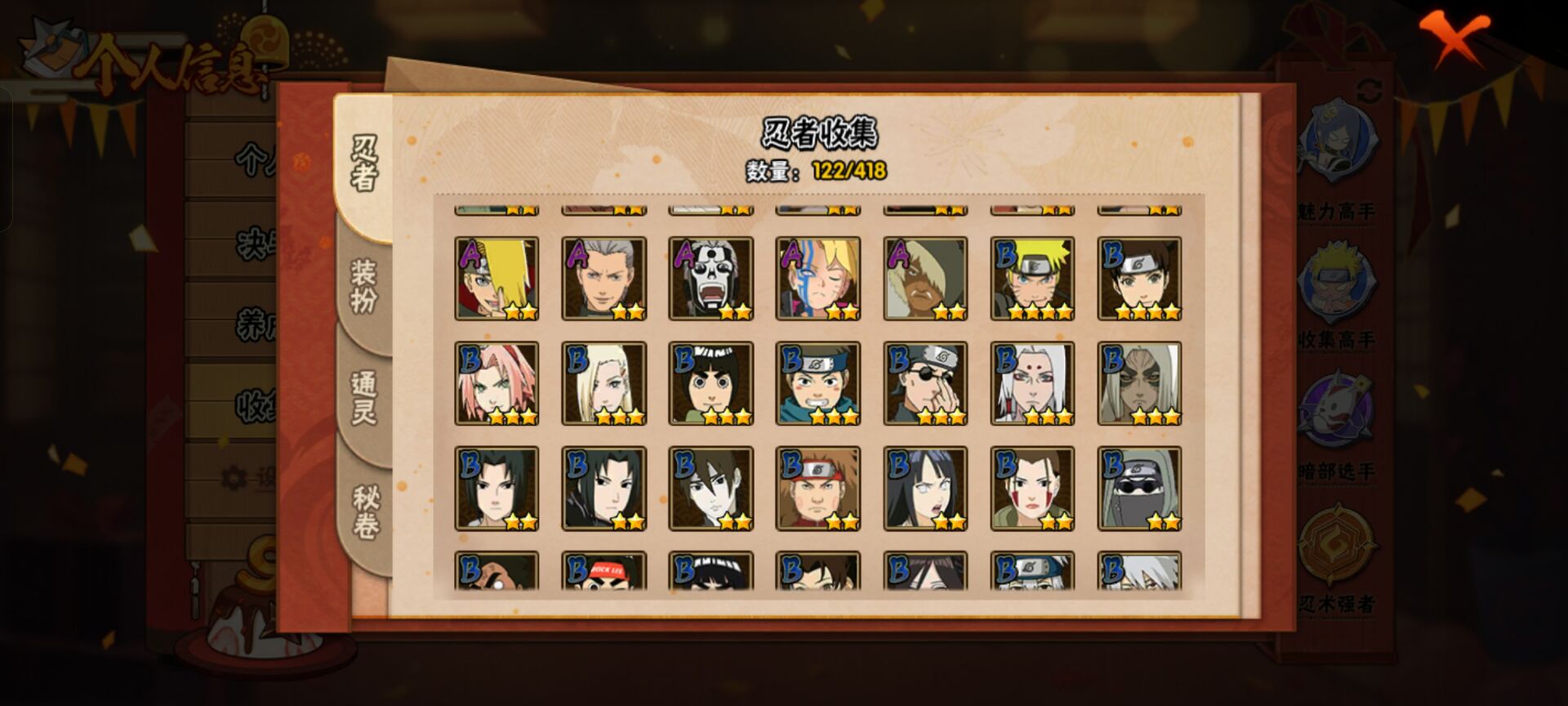This screenshot has height=706, width=1568.
Task: Choose the Kimimaro white-haired ninja card
Action: (x=1032, y=383)
